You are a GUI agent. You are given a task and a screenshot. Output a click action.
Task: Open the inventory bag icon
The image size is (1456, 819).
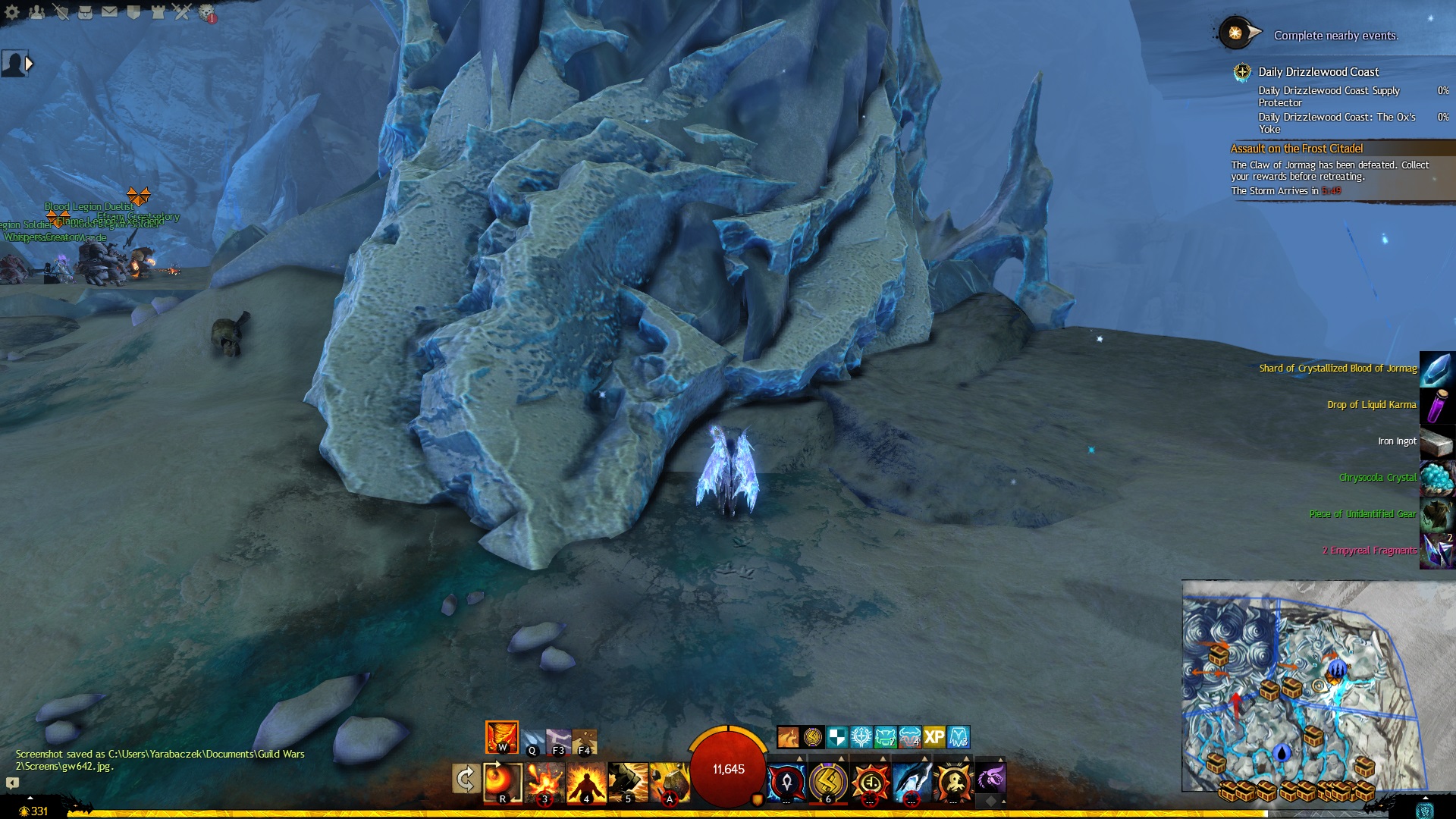pyautogui.click(x=85, y=12)
